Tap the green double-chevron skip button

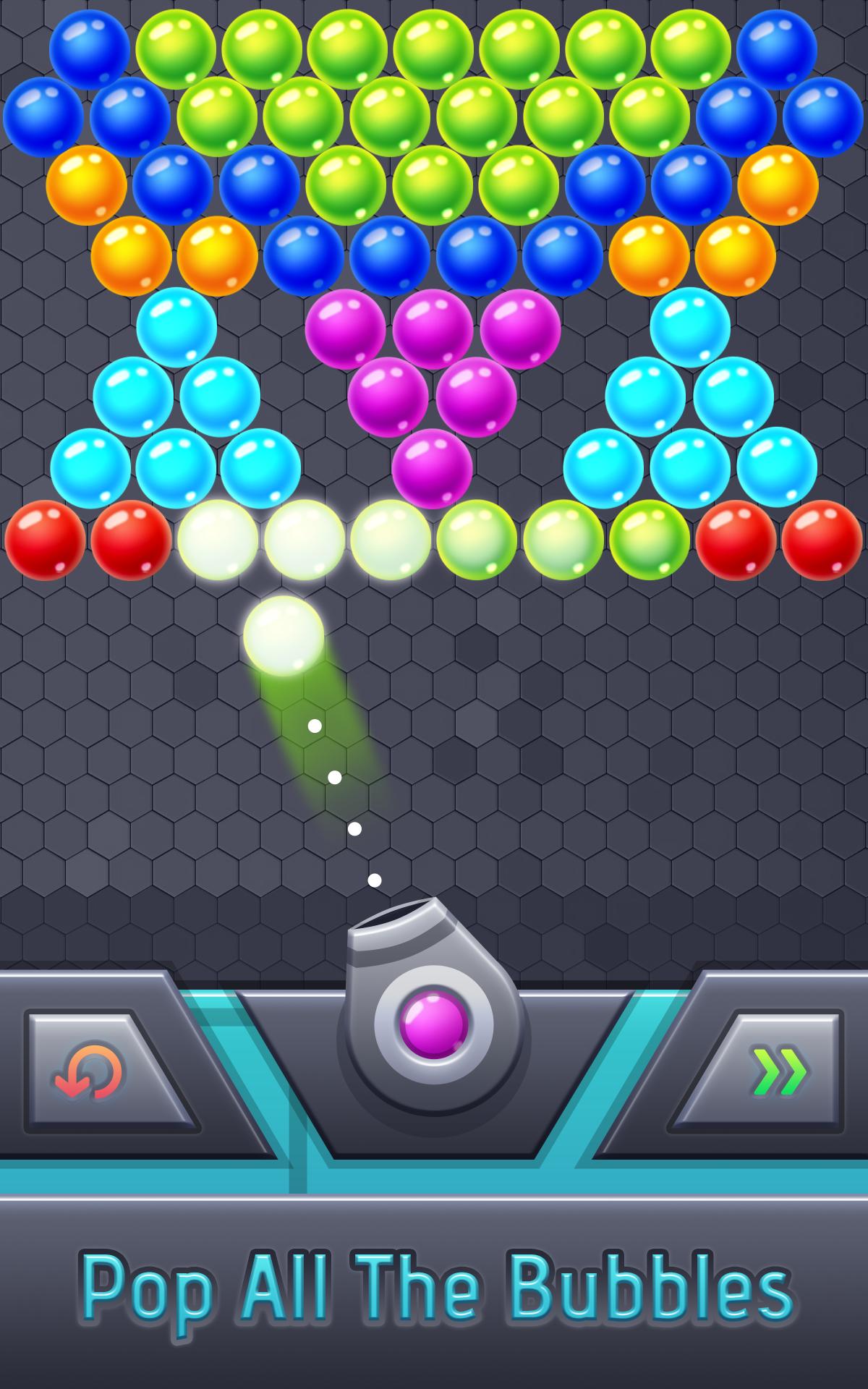(778, 1071)
